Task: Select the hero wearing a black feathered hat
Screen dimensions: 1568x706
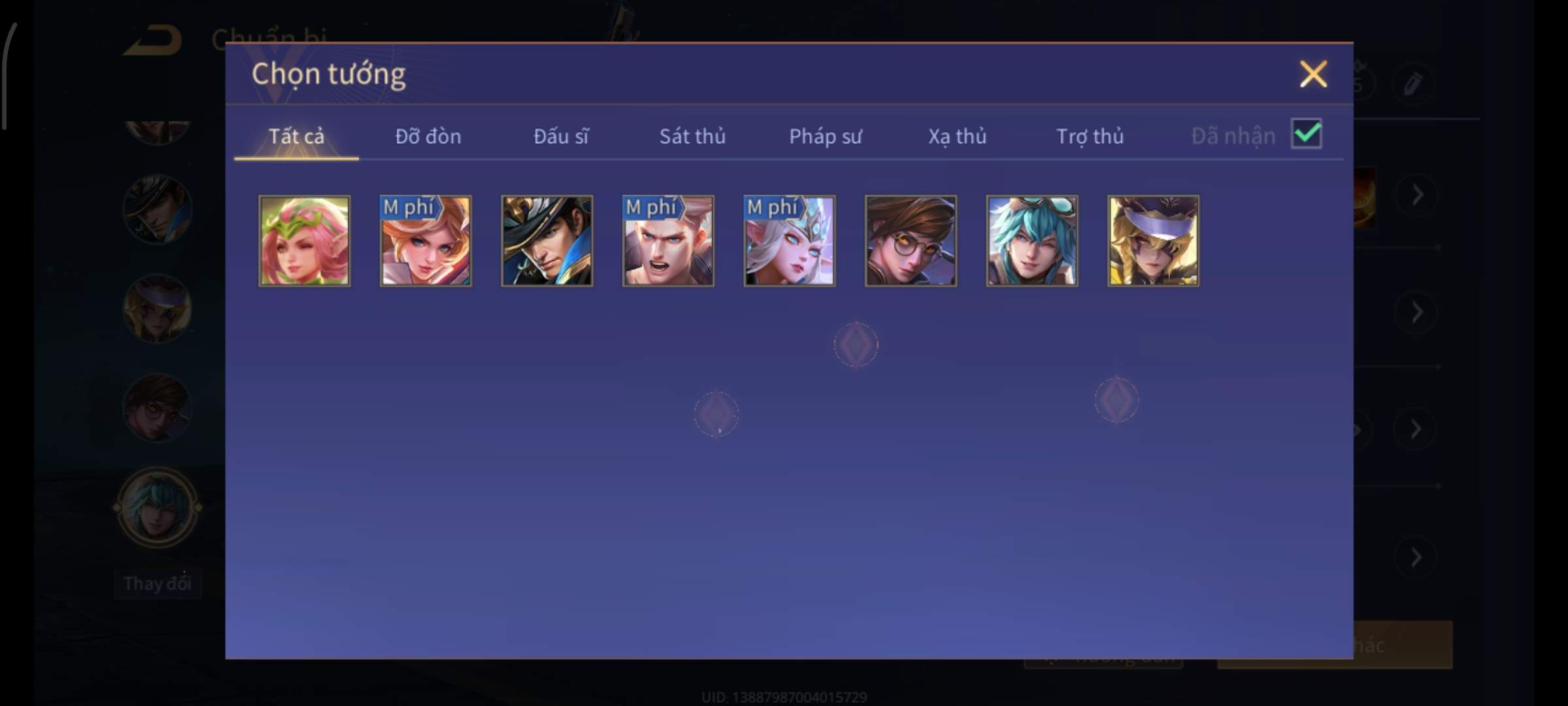Action: pyautogui.click(x=547, y=241)
